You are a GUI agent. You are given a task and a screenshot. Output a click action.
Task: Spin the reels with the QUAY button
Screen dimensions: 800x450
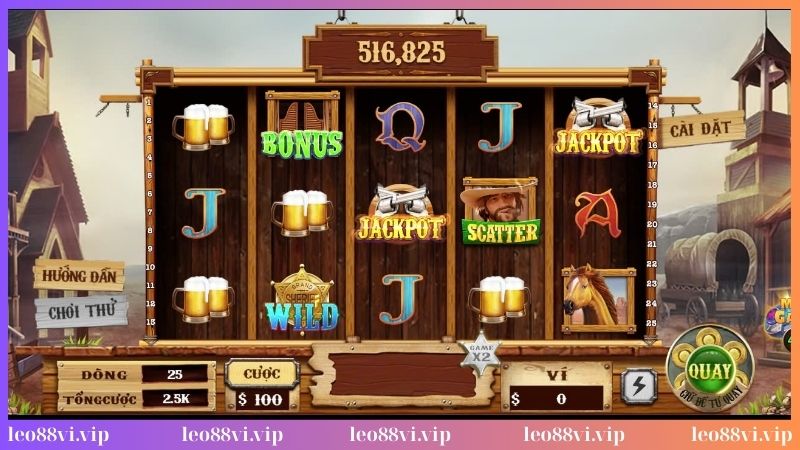tap(710, 372)
